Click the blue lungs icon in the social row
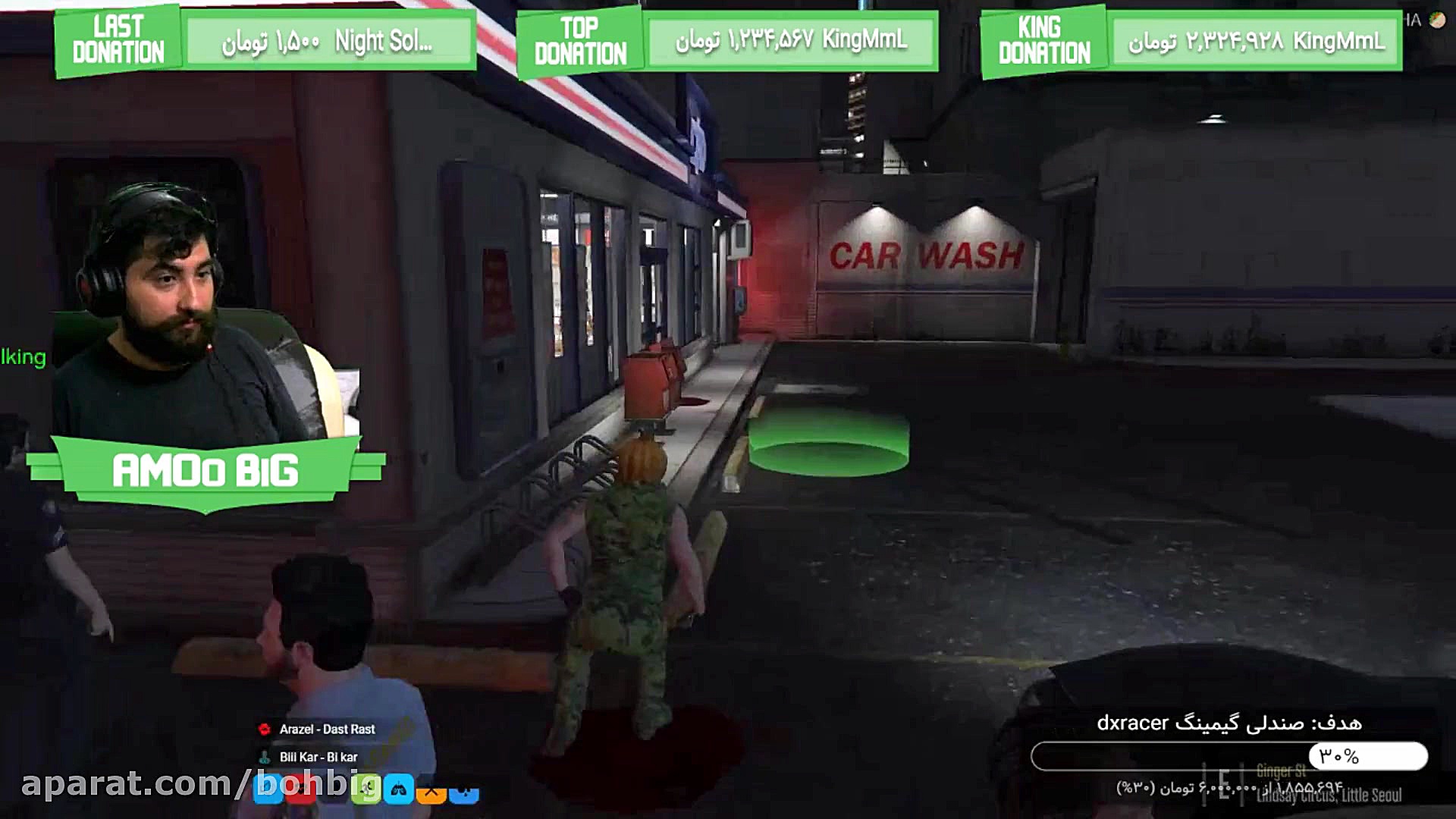 coord(398,789)
